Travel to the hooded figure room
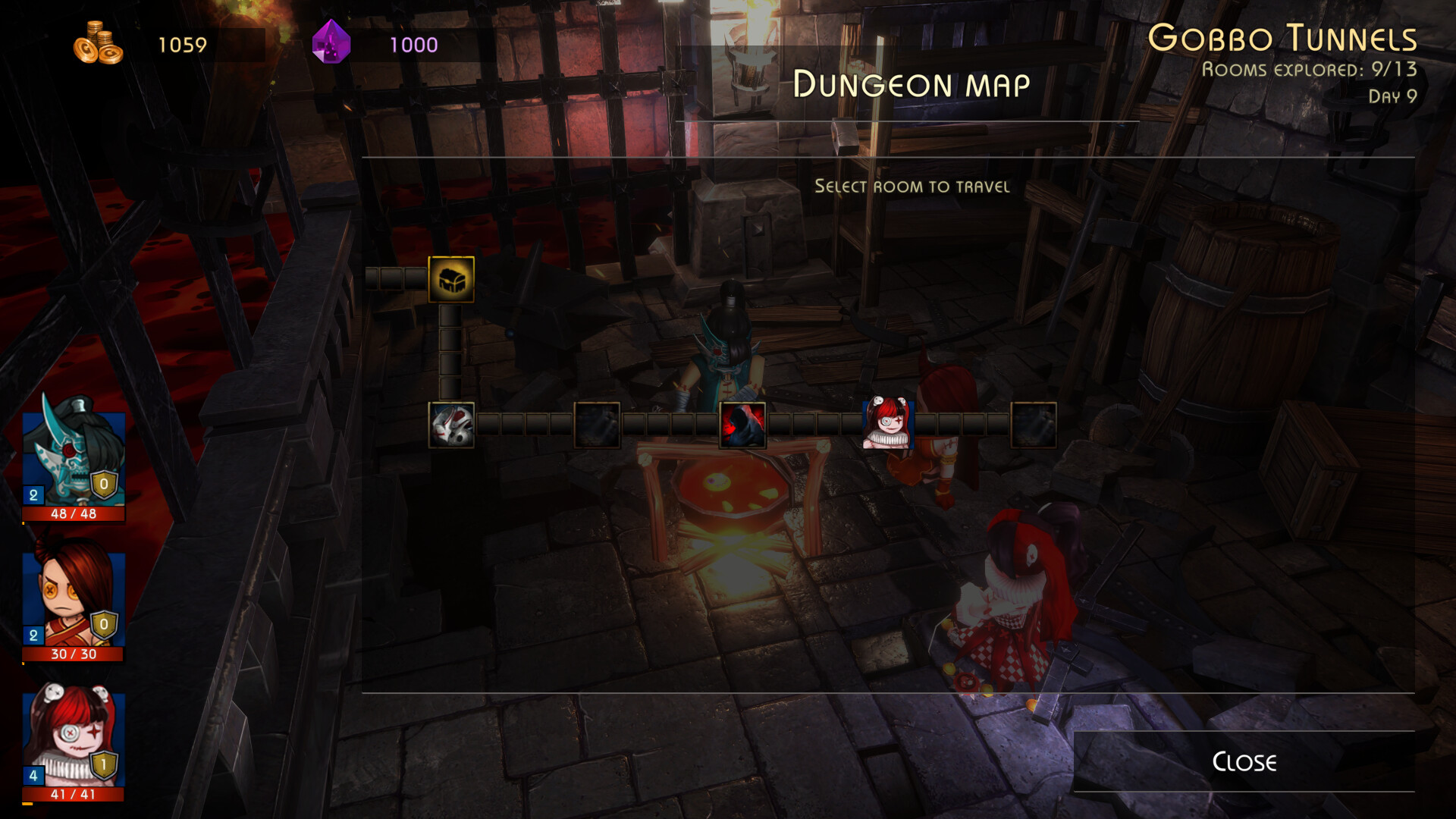This screenshot has width=1456, height=819. pyautogui.click(x=743, y=426)
